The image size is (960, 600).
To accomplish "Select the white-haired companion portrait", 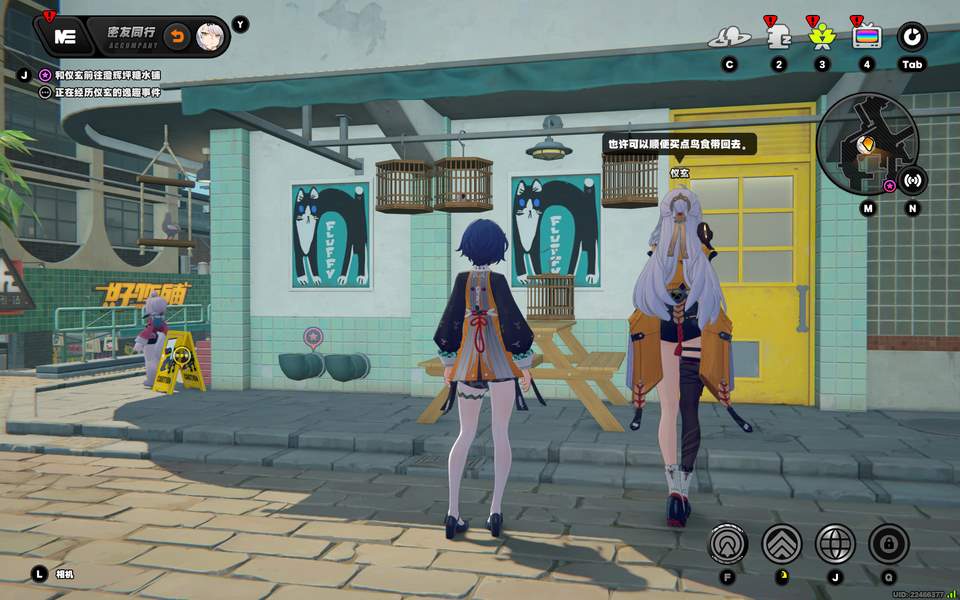I will tap(209, 37).
